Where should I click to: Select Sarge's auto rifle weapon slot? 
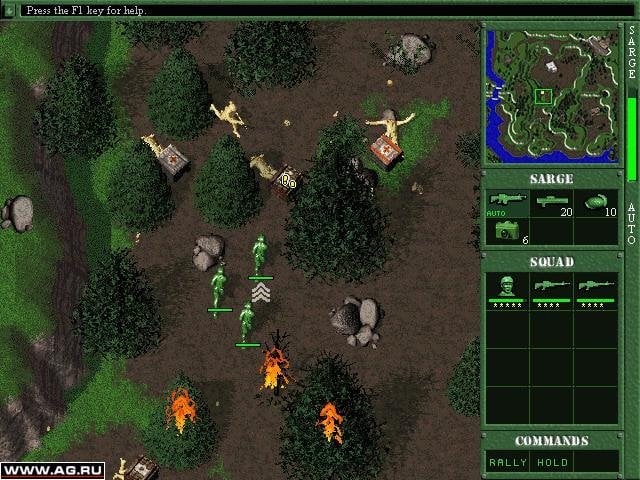(508, 203)
